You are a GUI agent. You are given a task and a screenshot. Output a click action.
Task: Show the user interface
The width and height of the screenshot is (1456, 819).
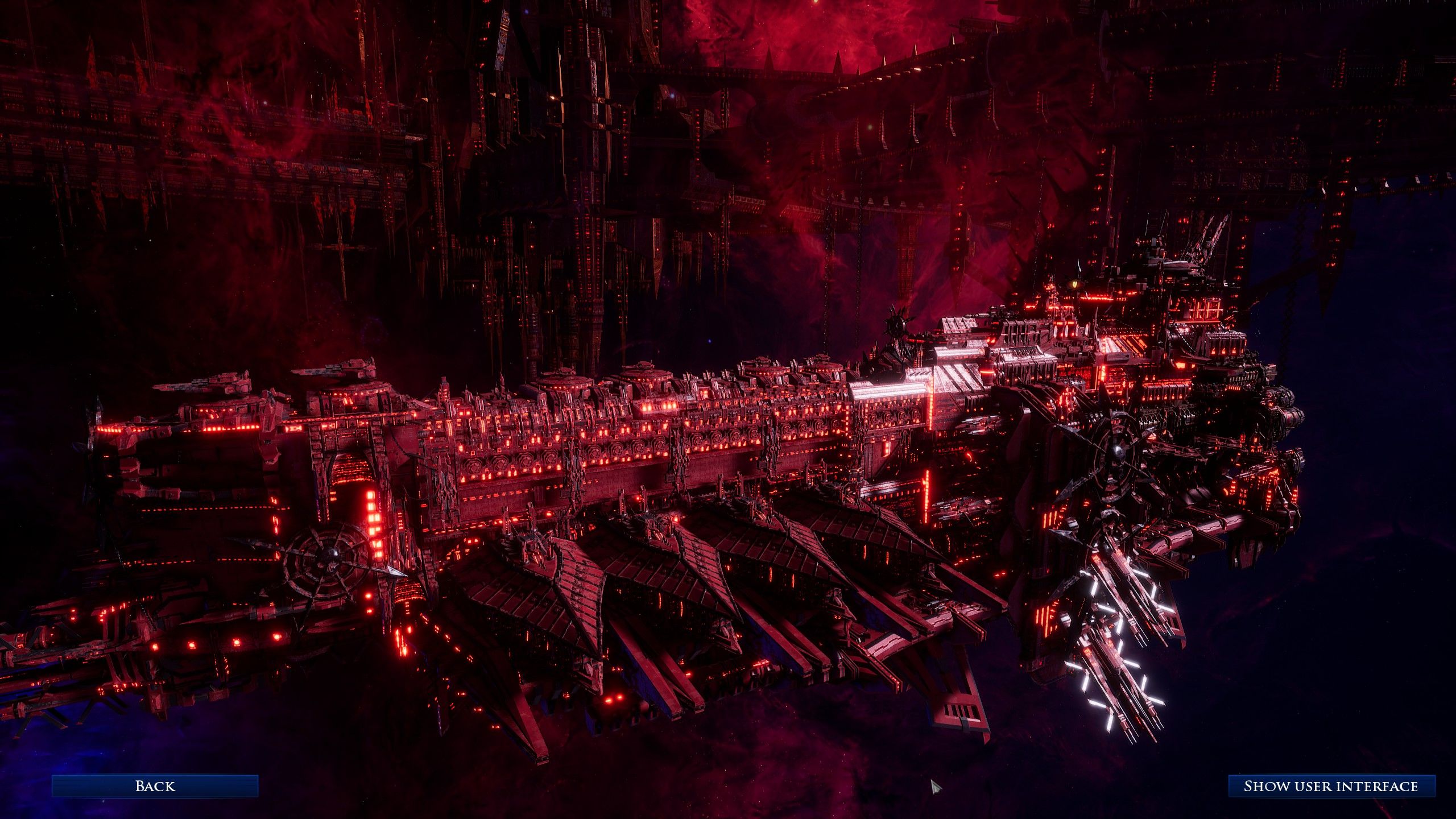click(x=1331, y=786)
